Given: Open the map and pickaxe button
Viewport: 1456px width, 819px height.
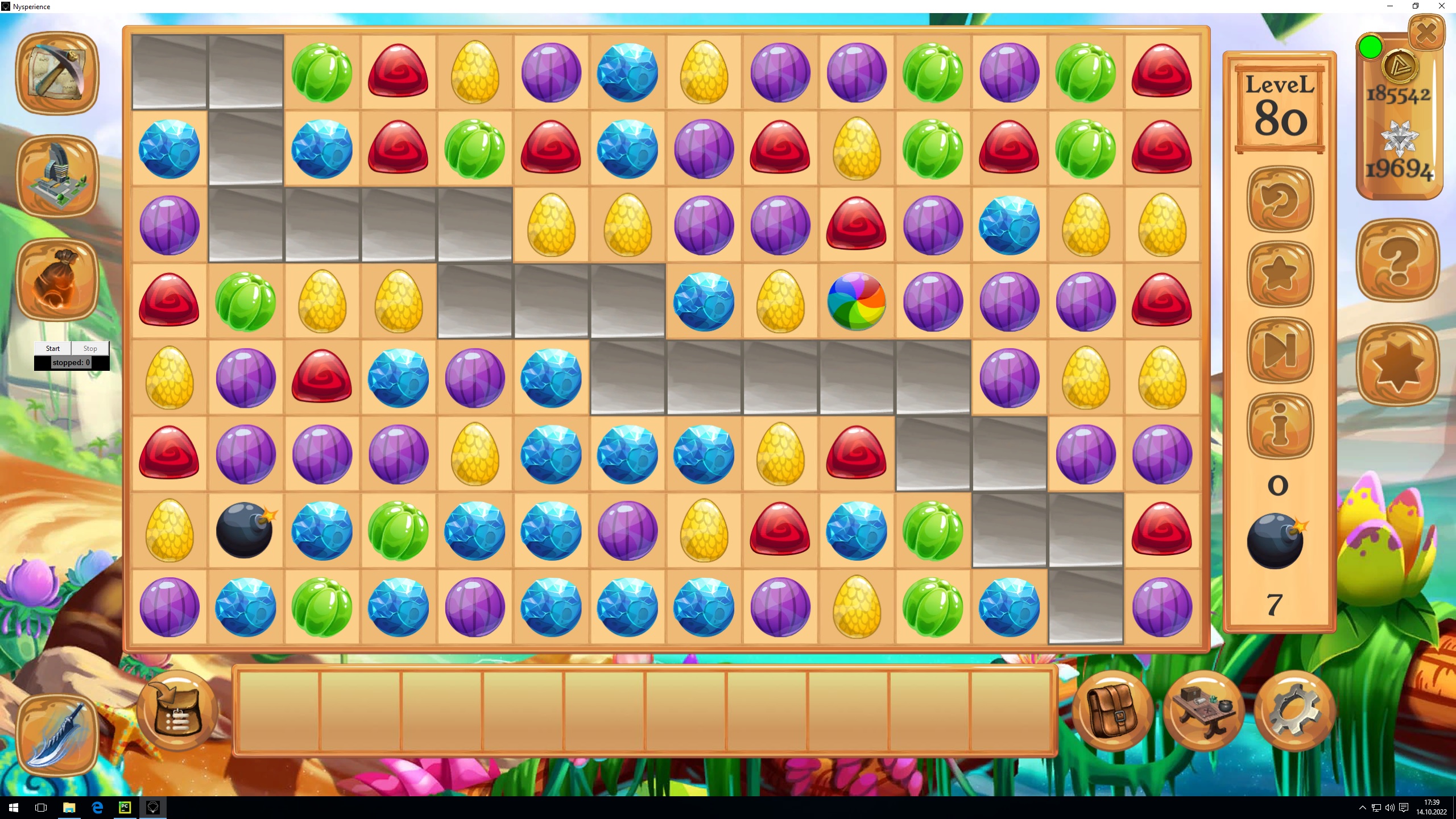Looking at the screenshot, I should point(57,73).
